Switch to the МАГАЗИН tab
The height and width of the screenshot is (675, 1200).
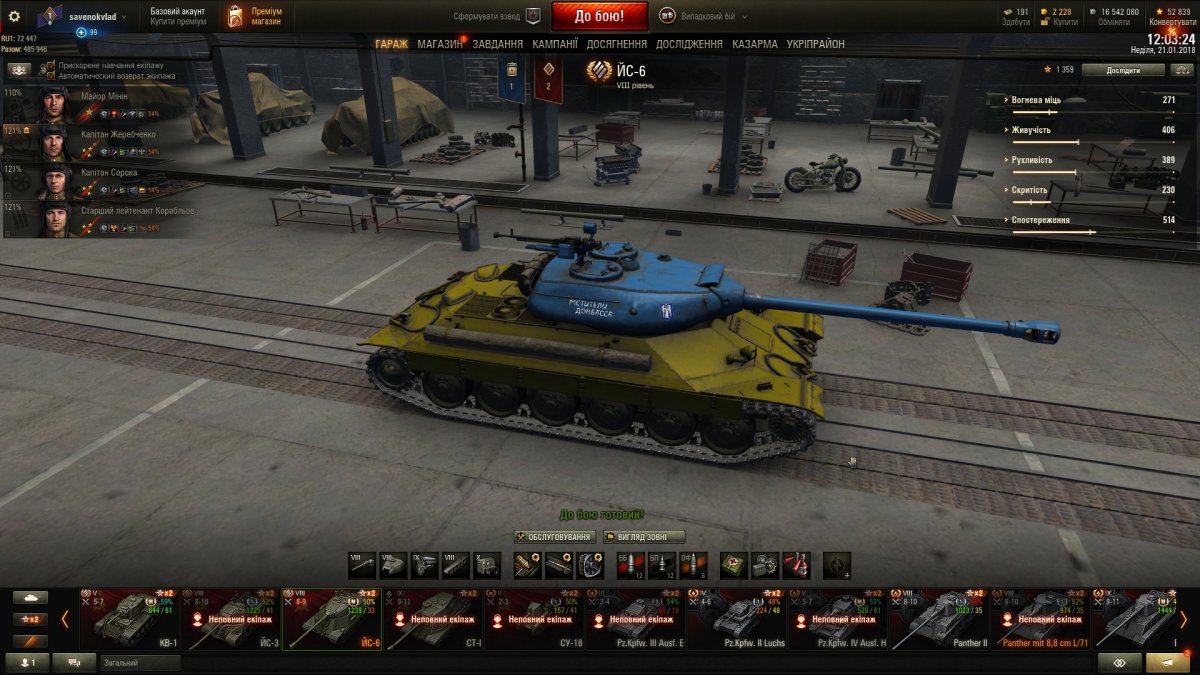pos(439,44)
